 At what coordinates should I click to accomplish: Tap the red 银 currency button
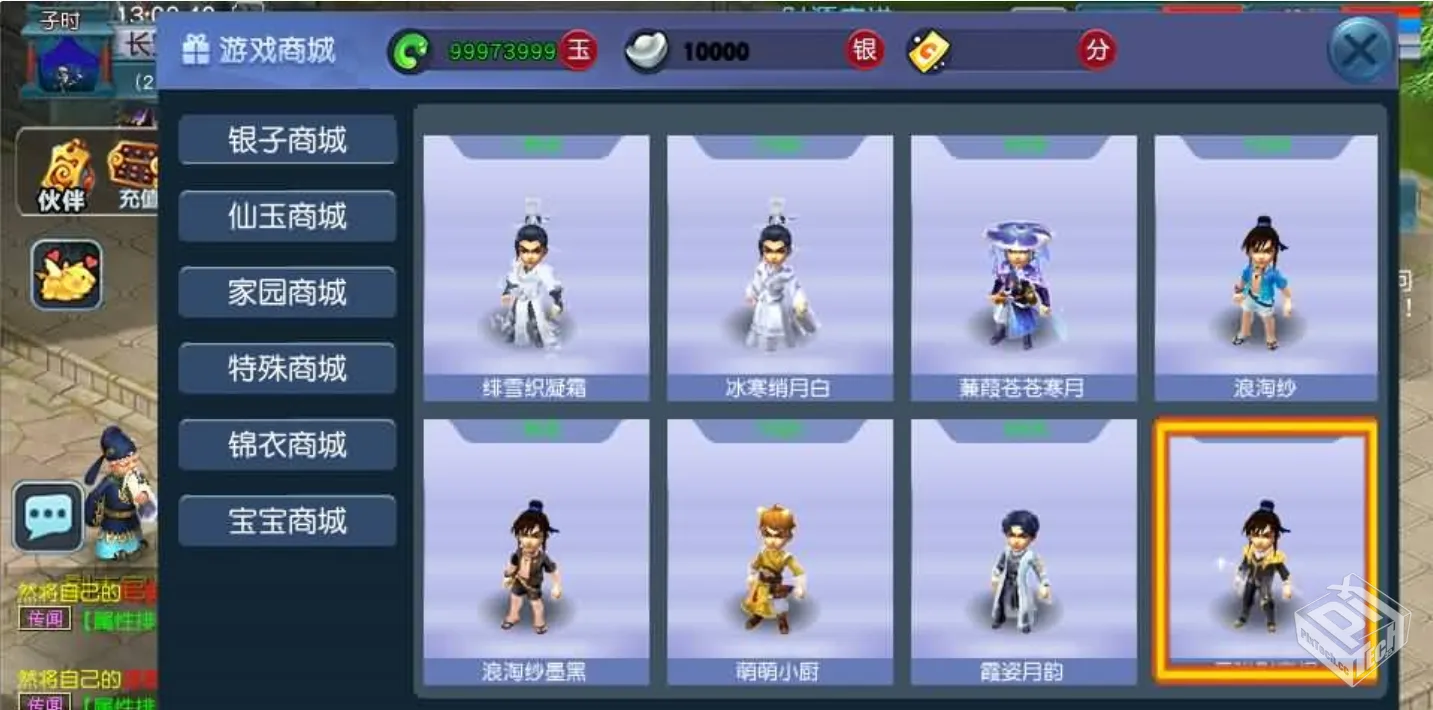[865, 50]
